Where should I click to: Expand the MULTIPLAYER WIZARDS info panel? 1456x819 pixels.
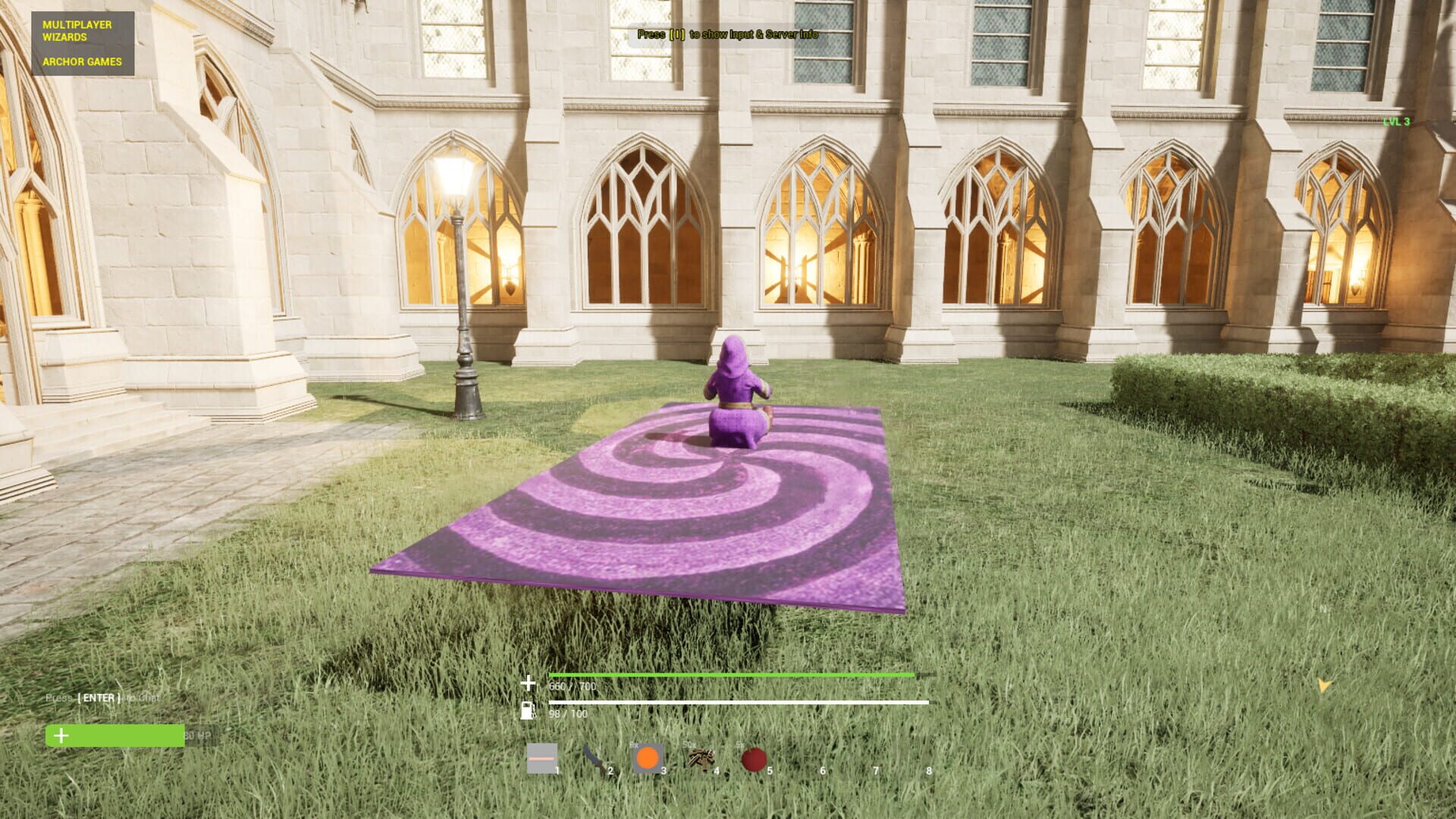76,30
